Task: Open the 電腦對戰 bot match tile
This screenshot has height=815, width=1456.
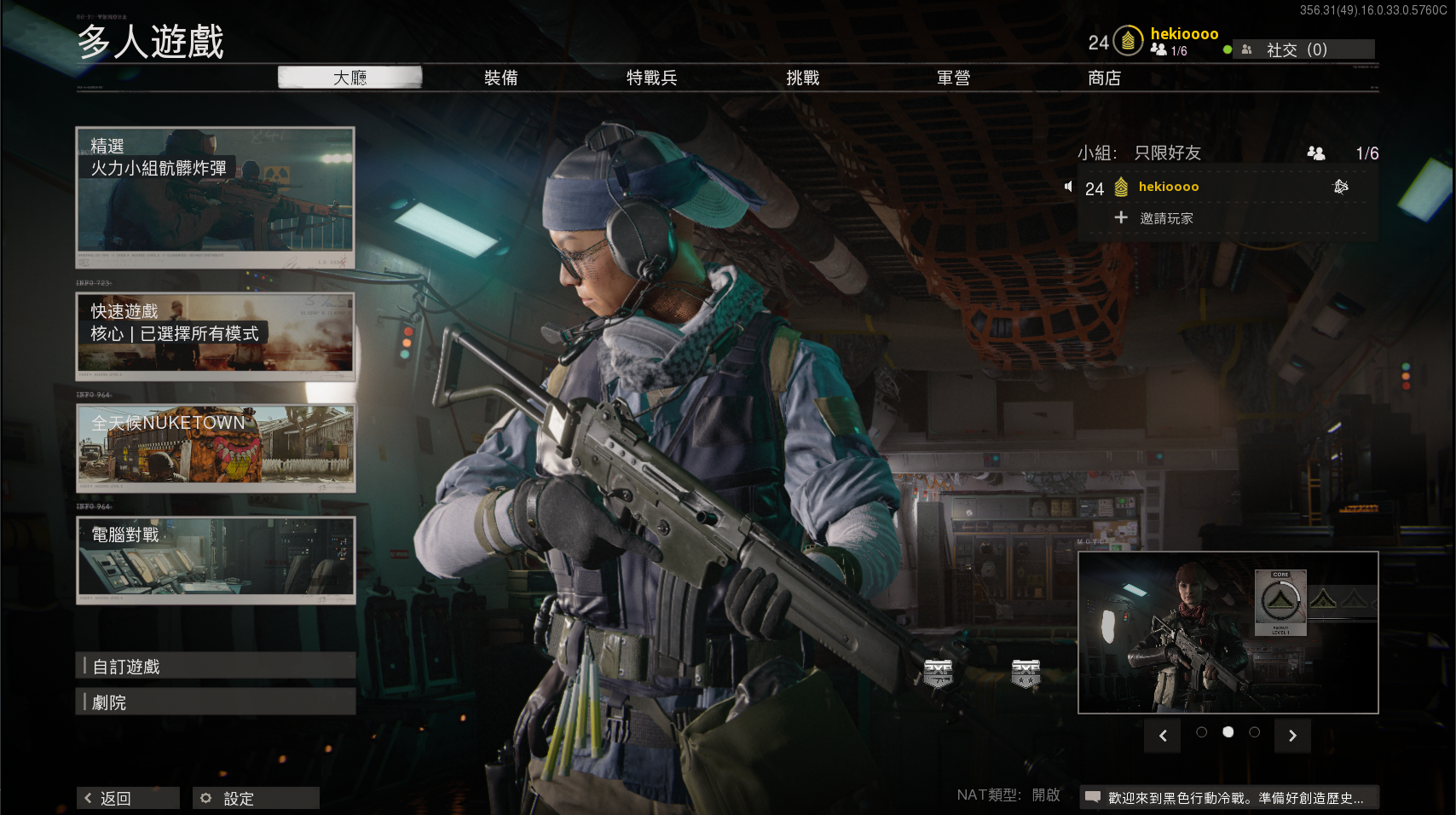Action: click(216, 560)
